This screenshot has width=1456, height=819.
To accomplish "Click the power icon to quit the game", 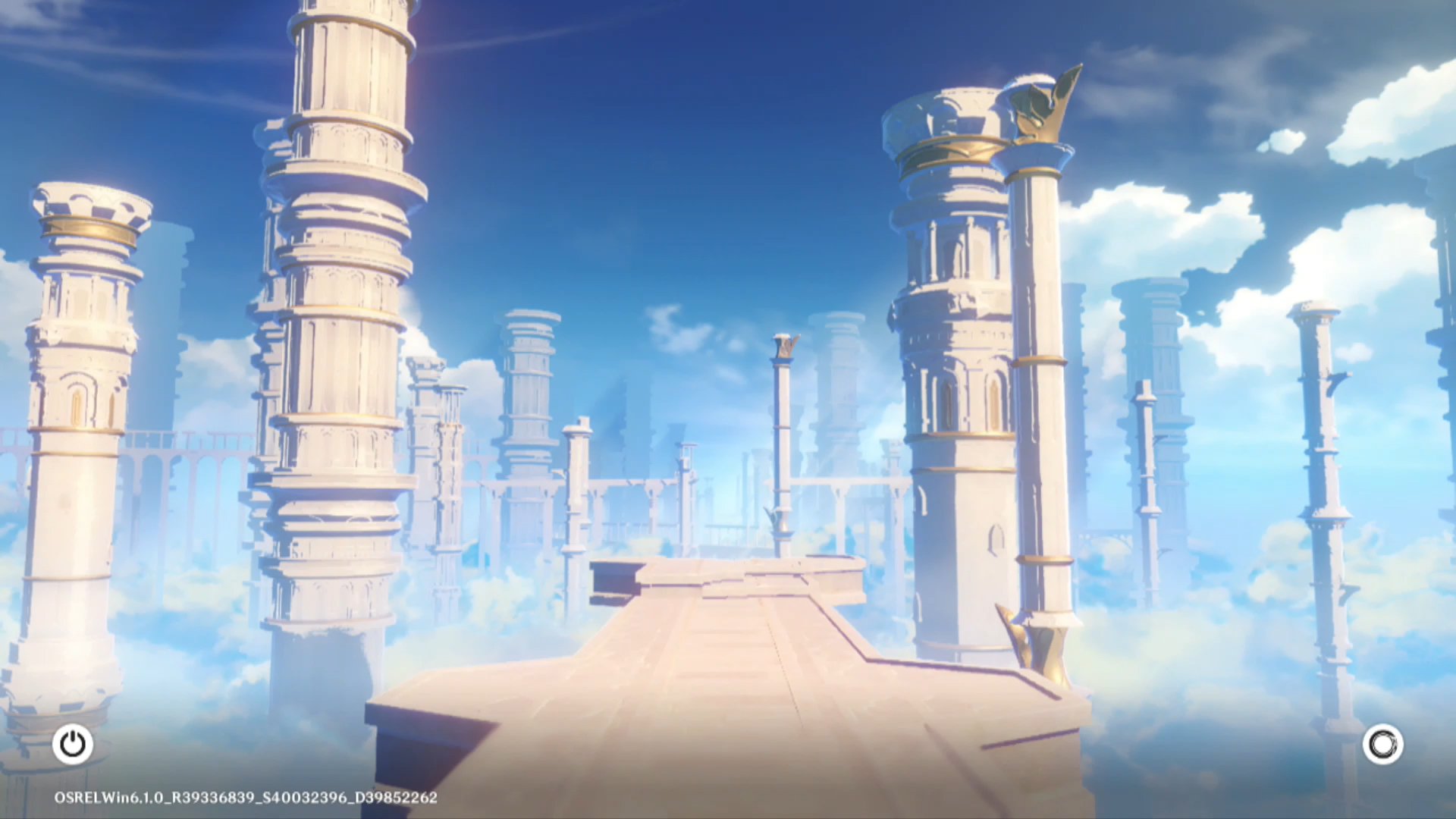I will coord(73,744).
